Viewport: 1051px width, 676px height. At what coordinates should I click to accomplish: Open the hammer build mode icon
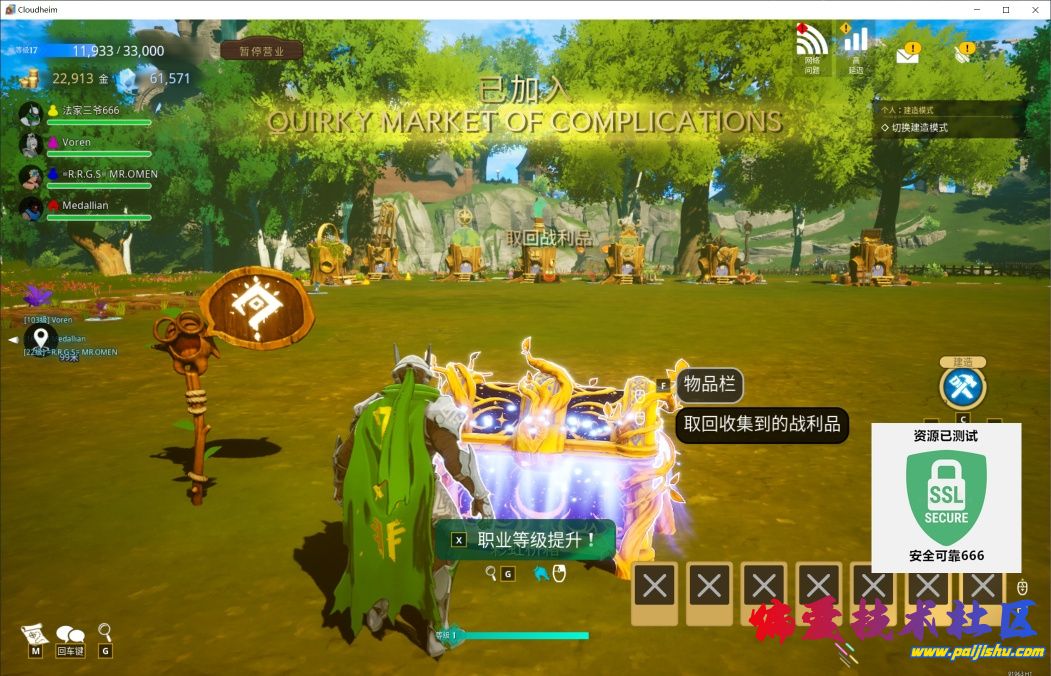coord(962,388)
